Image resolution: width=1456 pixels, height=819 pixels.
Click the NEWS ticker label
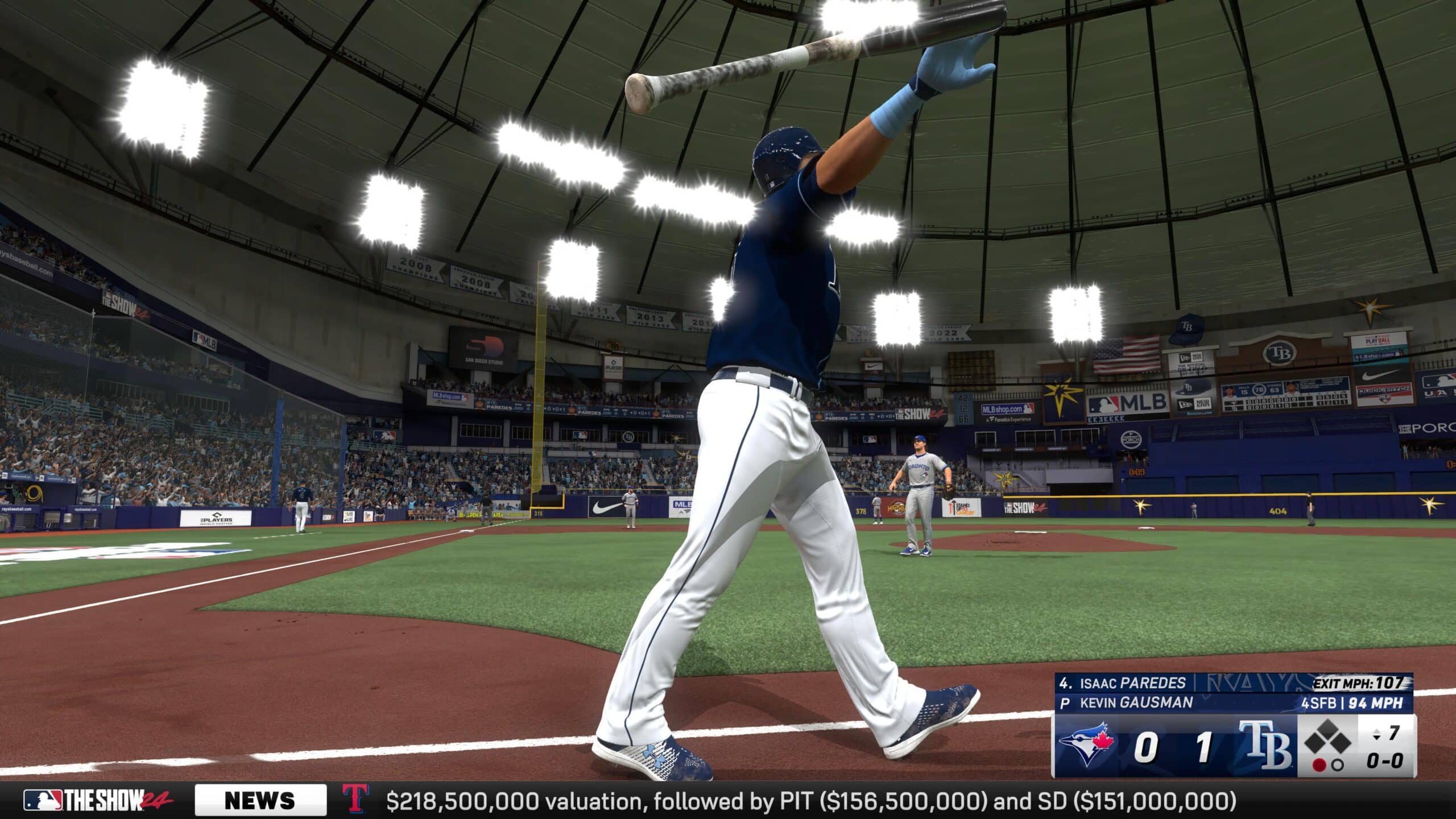[x=260, y=800]
